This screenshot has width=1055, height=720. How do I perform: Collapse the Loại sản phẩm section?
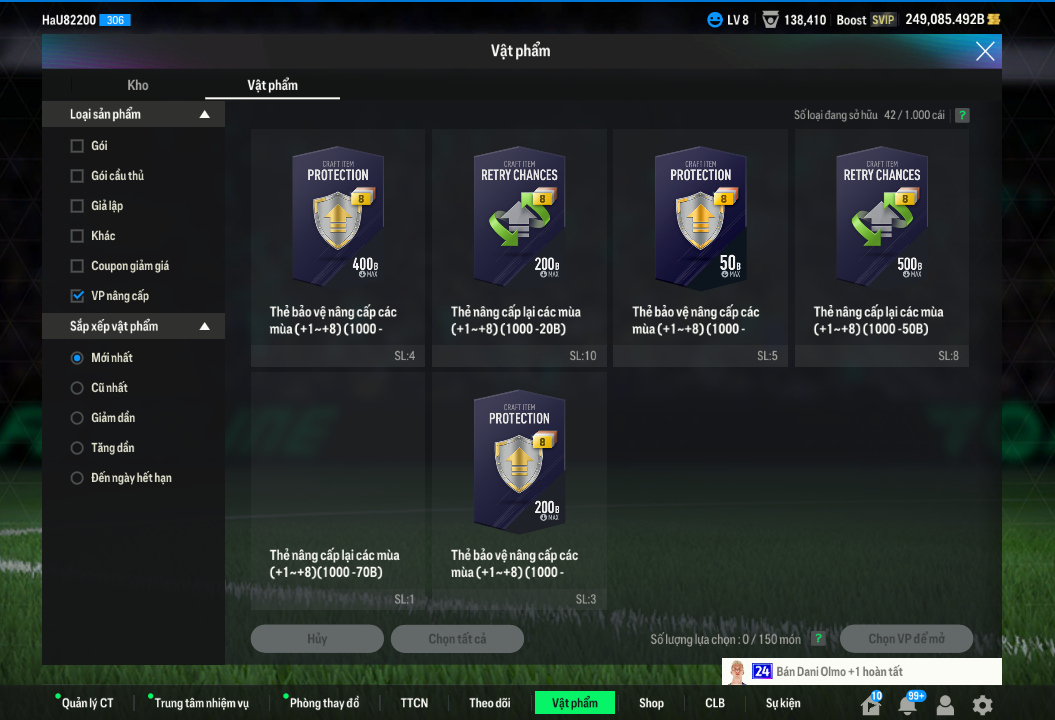click(204, 115)
